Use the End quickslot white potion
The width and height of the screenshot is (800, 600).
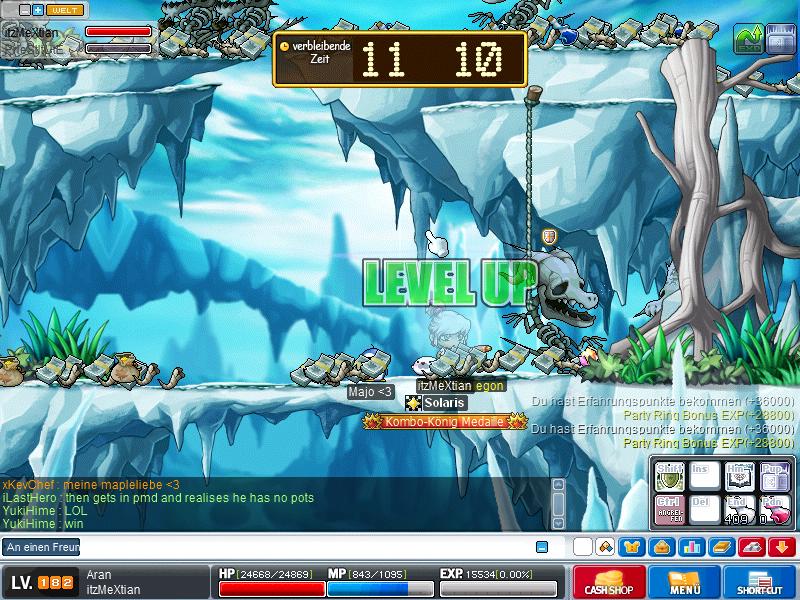click(738, 509)
